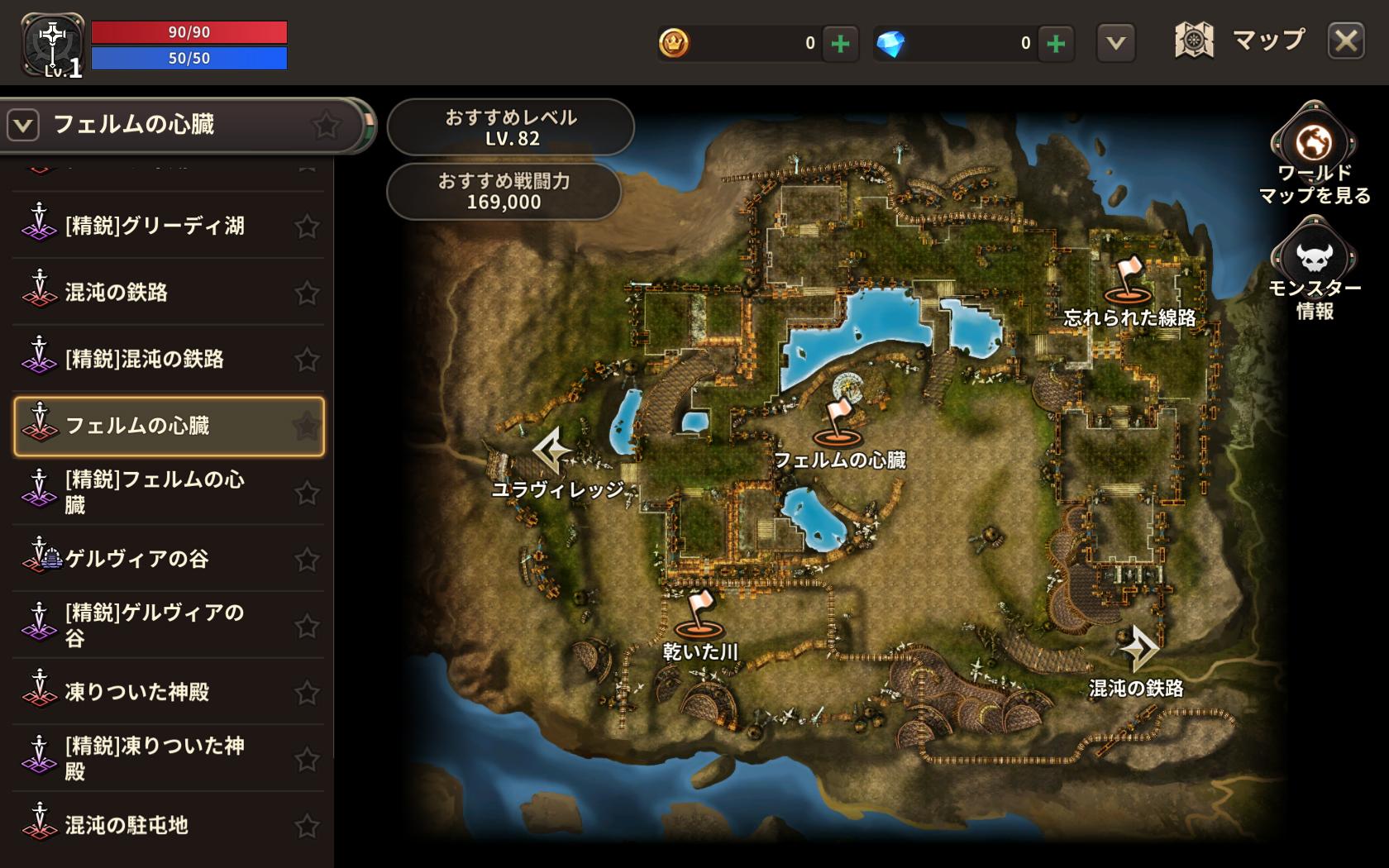
Task: Click the 忘れられた線路 flag marker on map
Action: 1128,281
